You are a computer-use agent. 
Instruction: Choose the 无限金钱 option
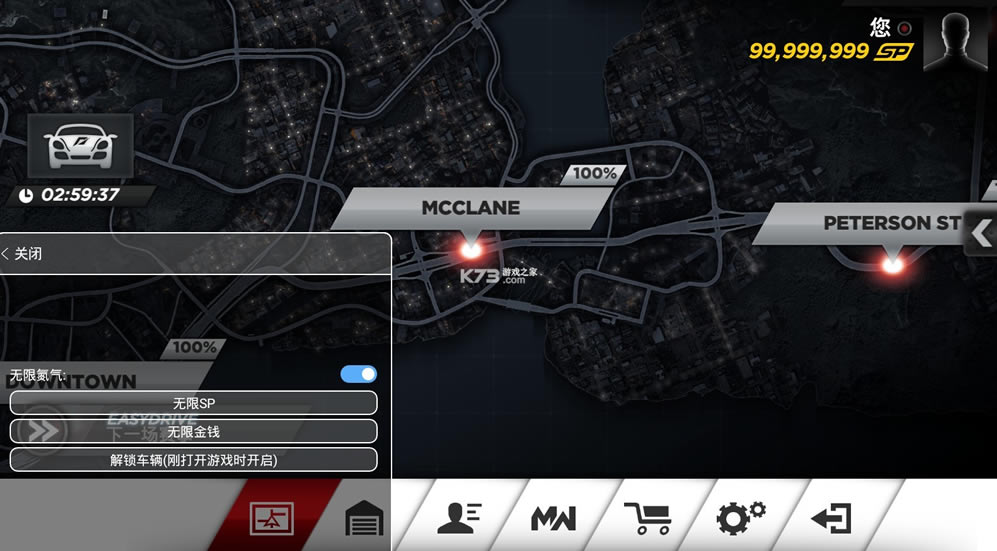coord(193,431)
